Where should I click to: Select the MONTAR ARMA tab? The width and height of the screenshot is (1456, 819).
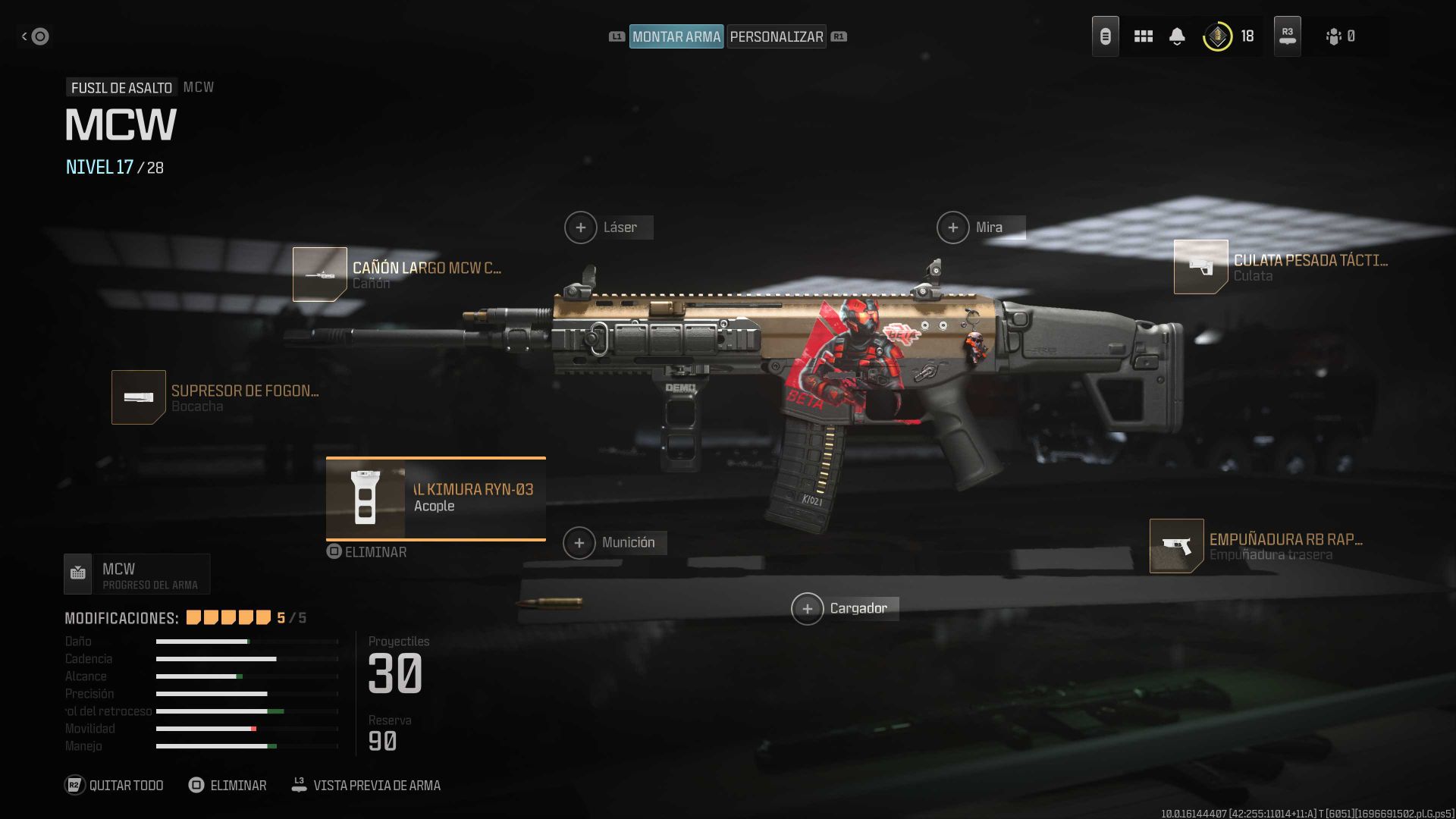(x=676, y=36)
